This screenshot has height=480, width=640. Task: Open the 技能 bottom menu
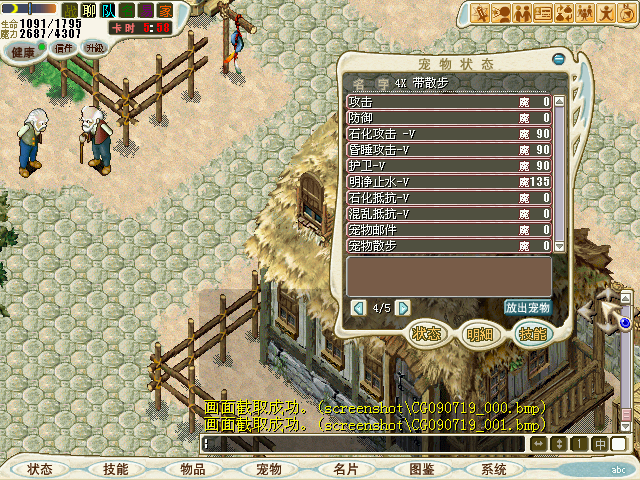(x=115, y=469)
